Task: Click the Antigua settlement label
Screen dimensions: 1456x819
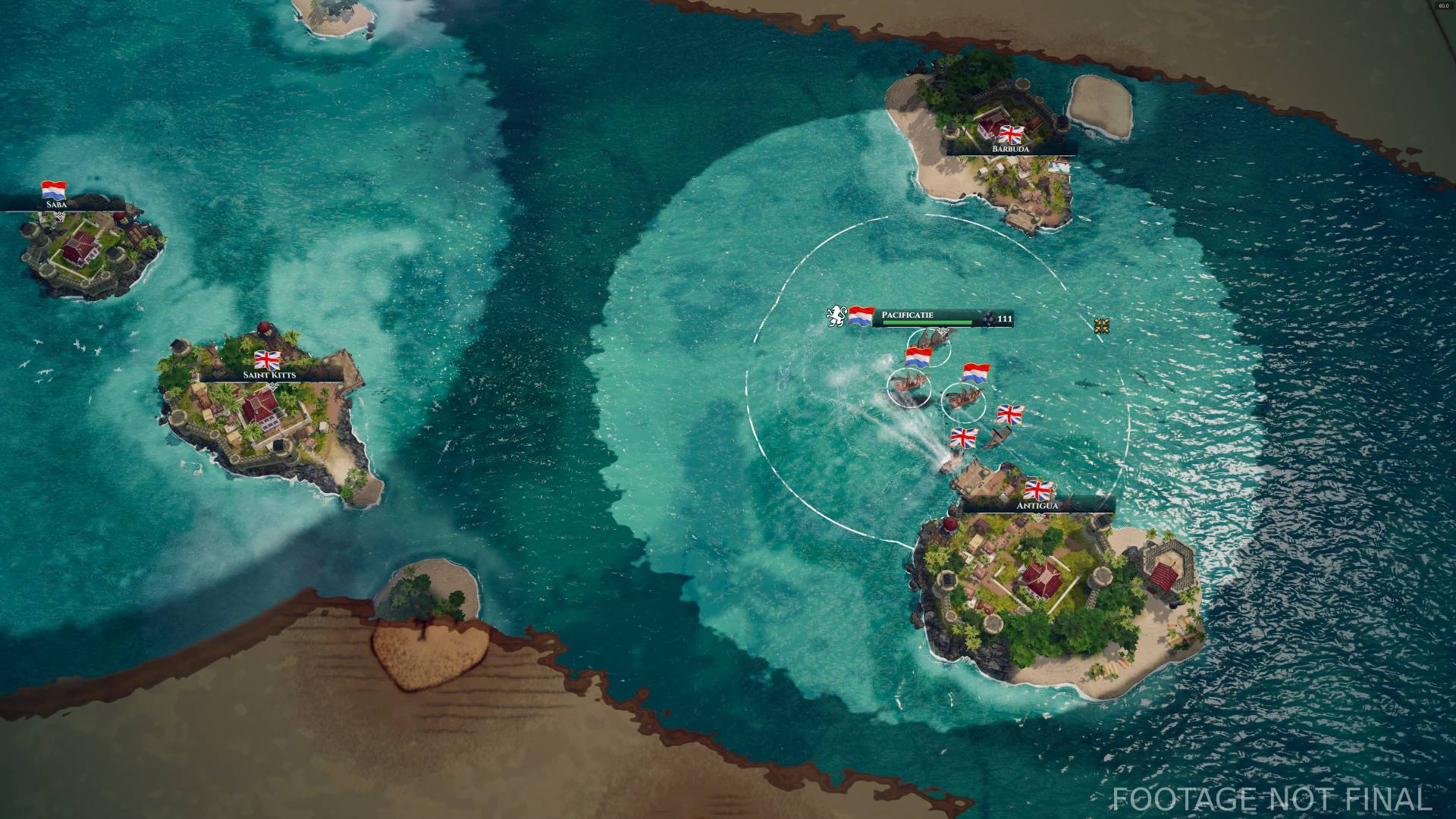Action: click(x=1037, y=506)
